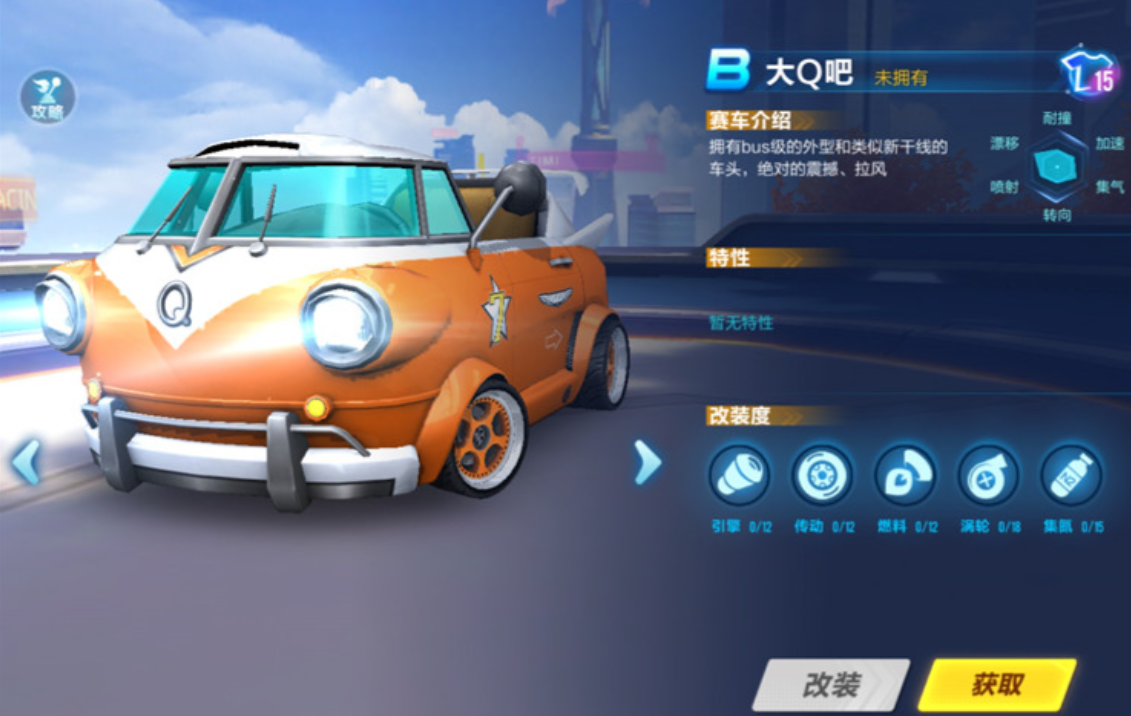Select the 涡轮 turbo upgrade icon

pos(988,475)
